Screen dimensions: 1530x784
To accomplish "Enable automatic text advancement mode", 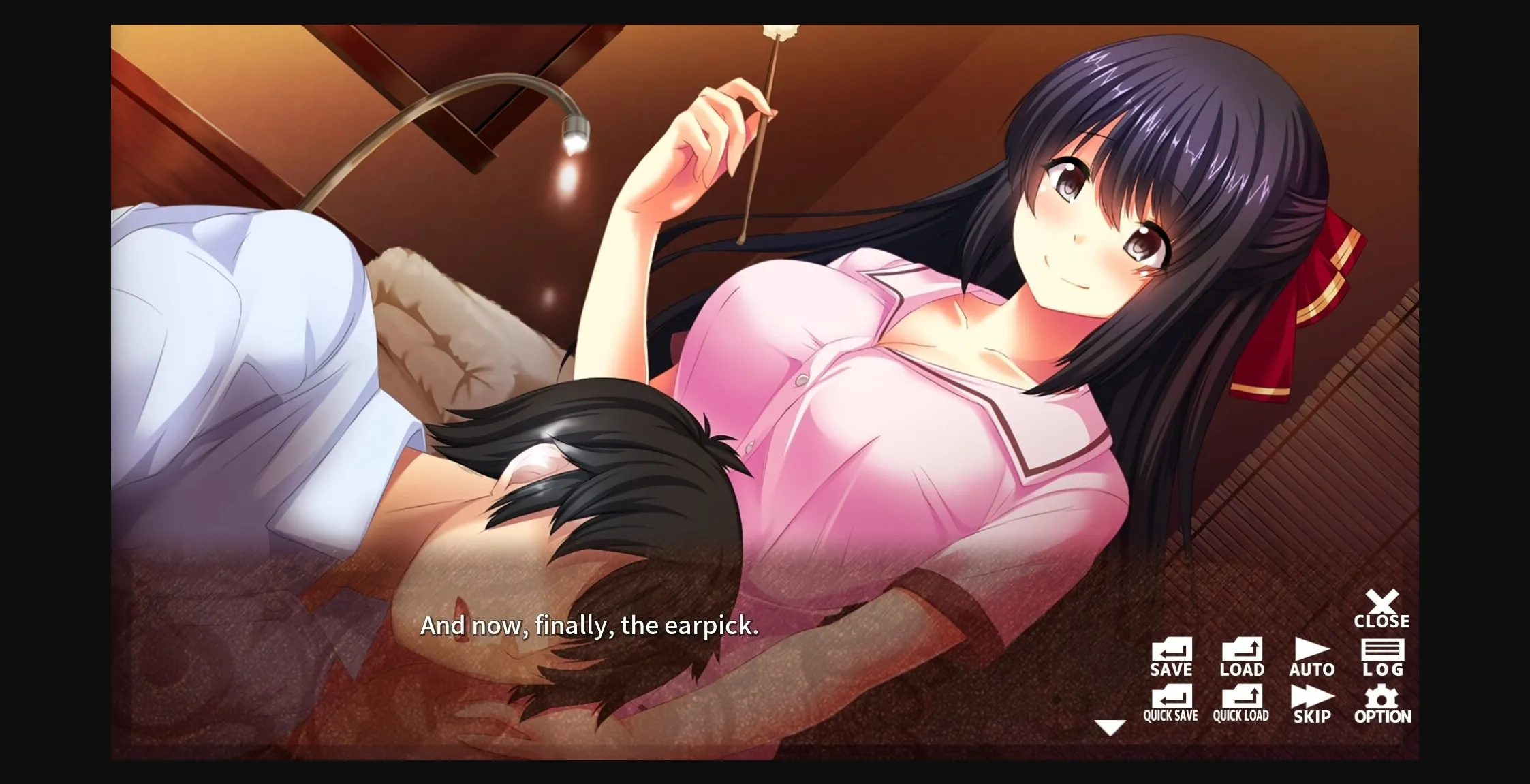I will [1311, 655].
